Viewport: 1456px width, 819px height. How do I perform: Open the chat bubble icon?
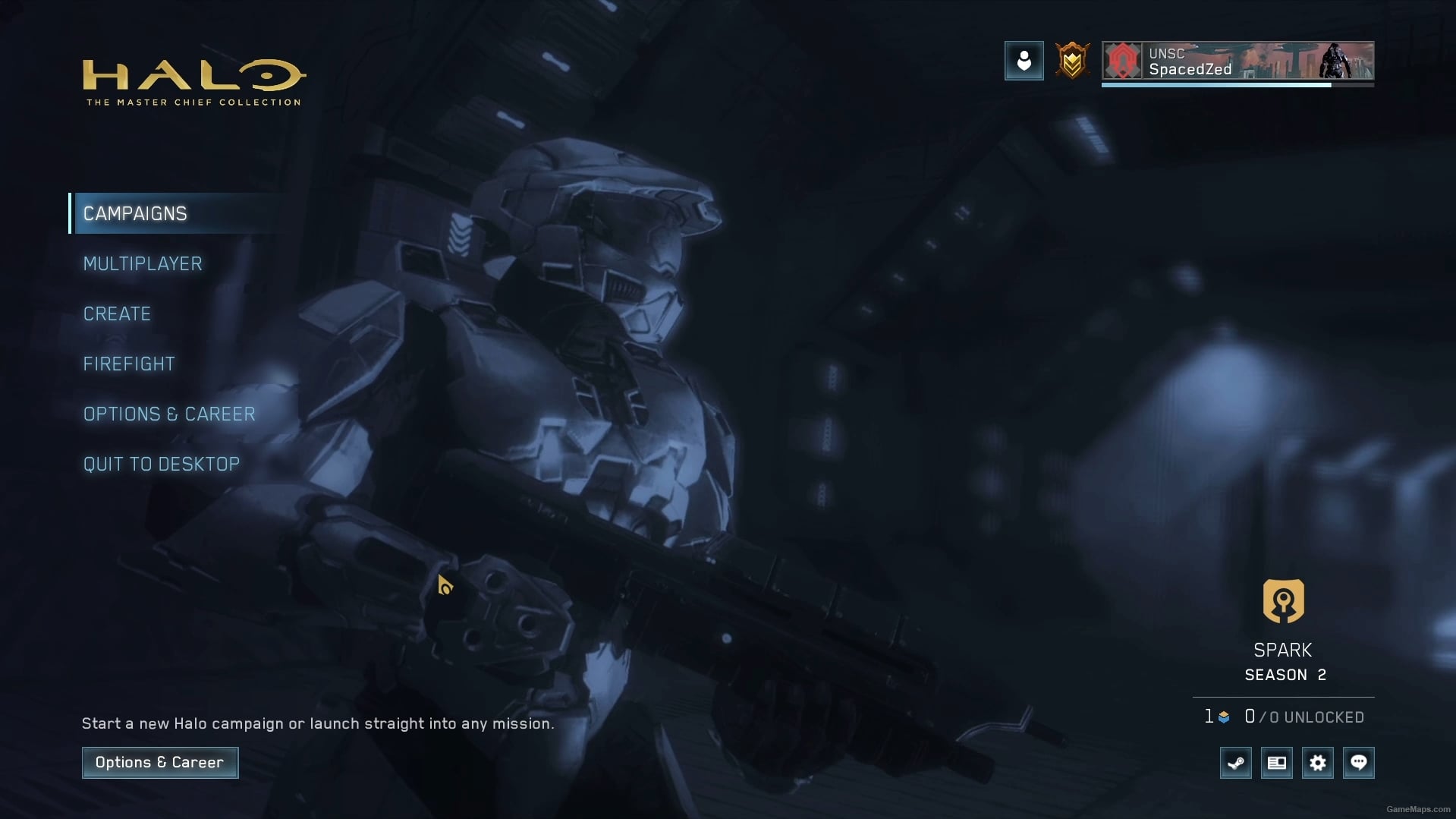coord(1359,763)
